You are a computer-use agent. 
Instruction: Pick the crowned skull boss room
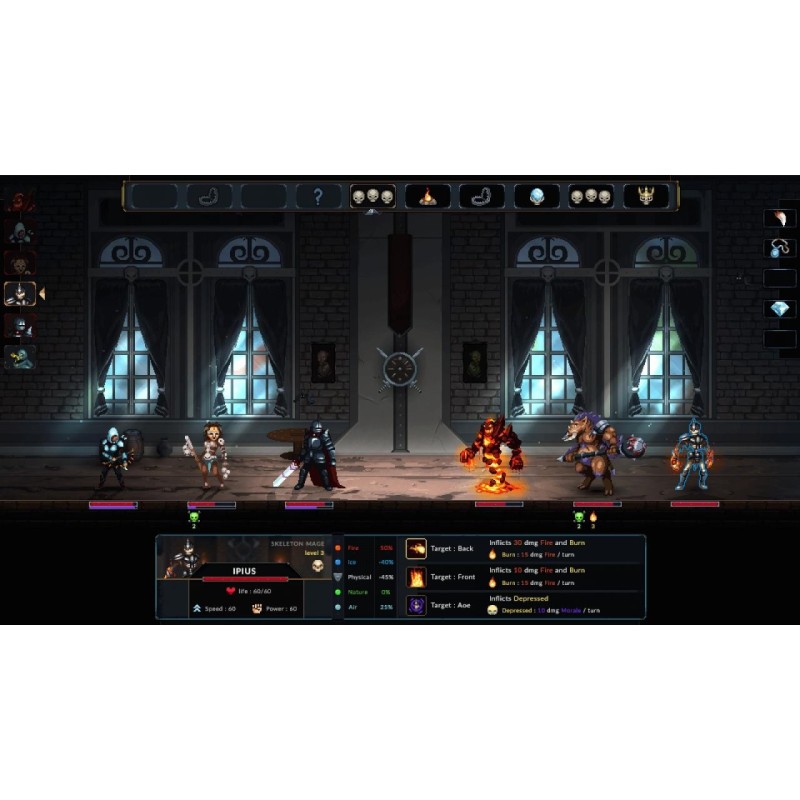click(x=646, y=196)
